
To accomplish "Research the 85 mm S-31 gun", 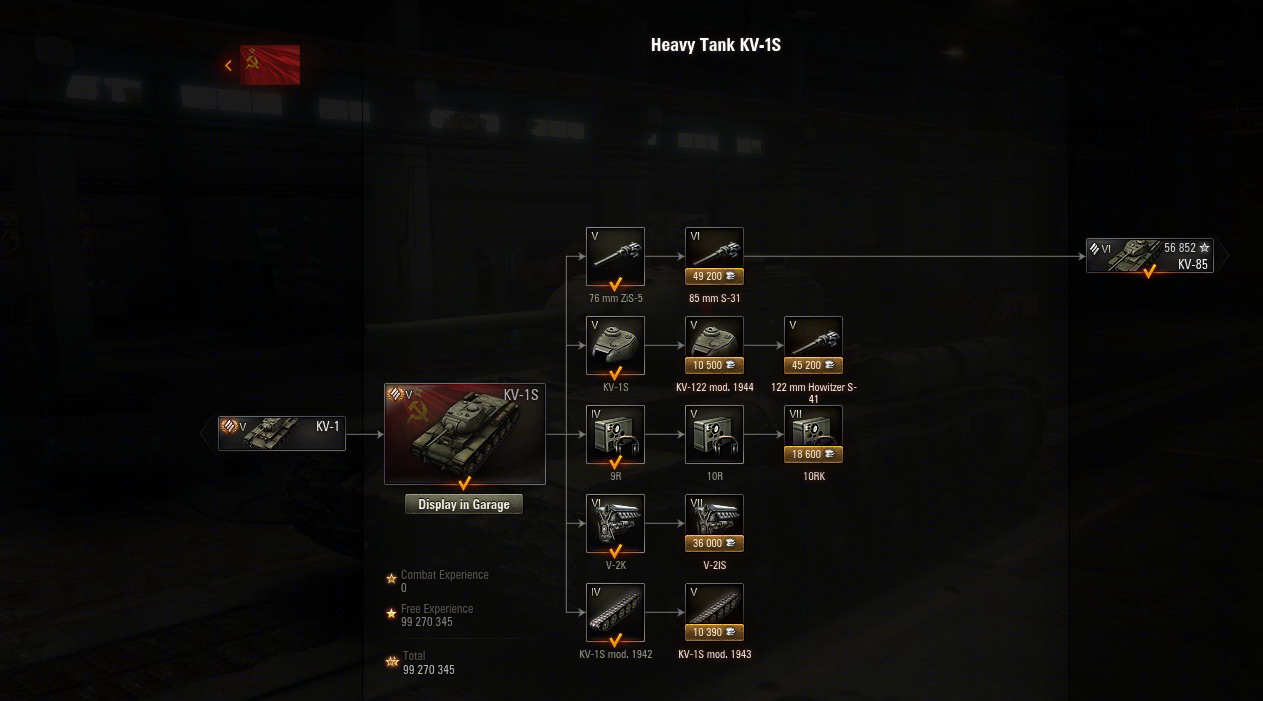I will [x=714, y=256].
